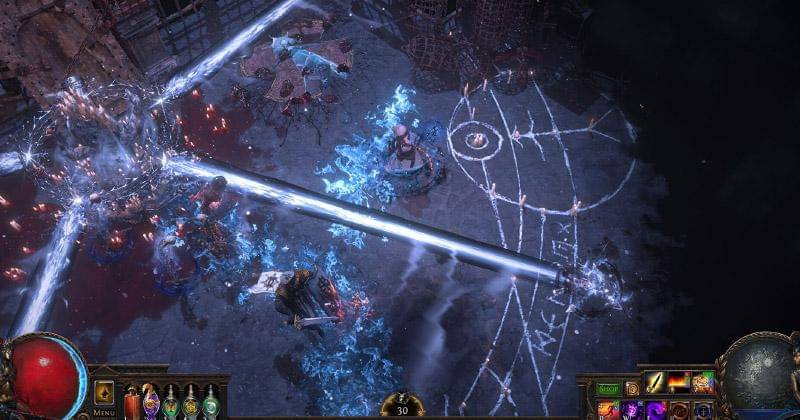Activate the sword attack skill

(x=655, y=382)
